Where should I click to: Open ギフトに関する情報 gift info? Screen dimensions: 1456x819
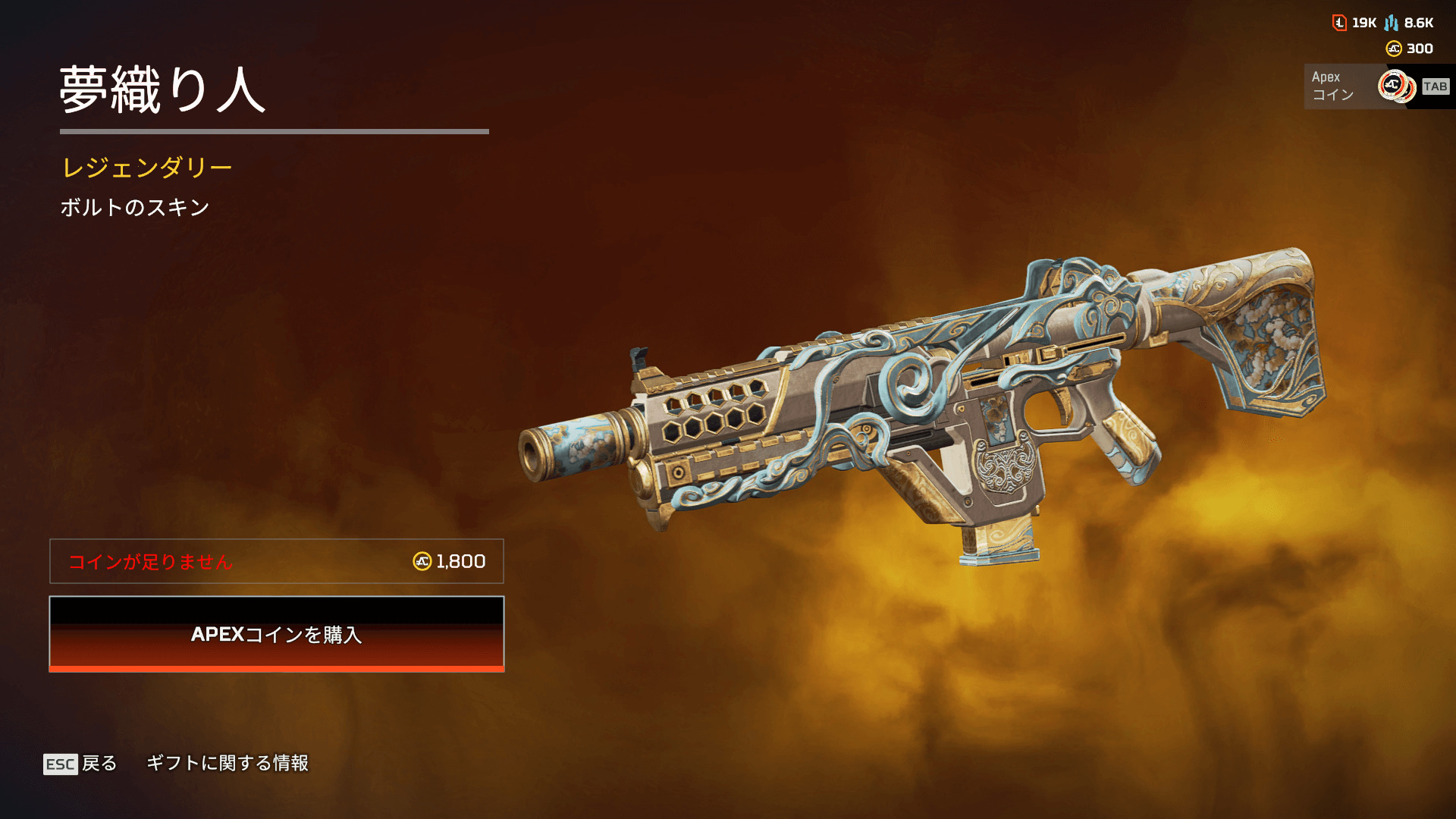coord(227,763)
